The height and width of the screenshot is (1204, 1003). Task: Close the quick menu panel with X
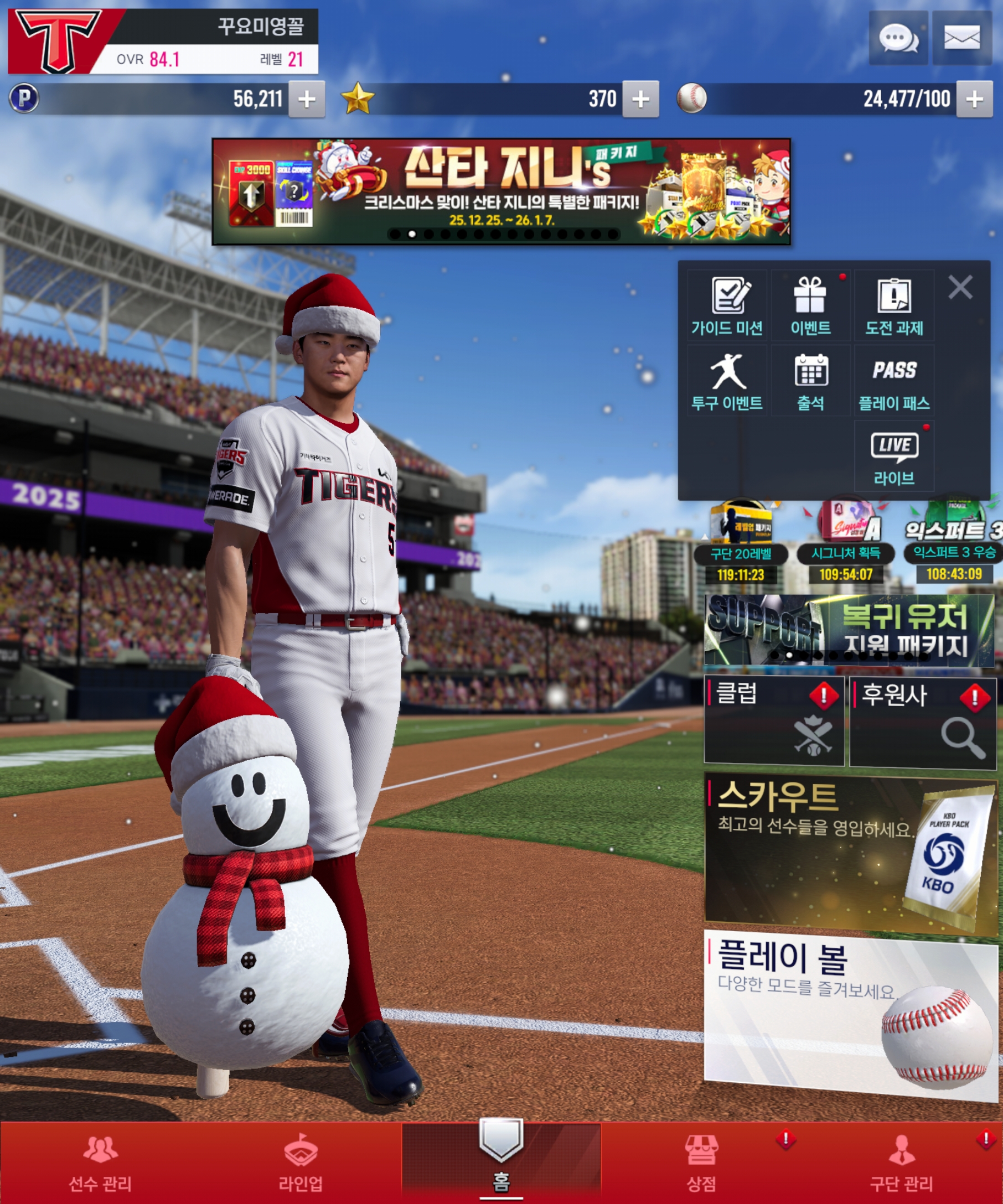tap(960, 287)
